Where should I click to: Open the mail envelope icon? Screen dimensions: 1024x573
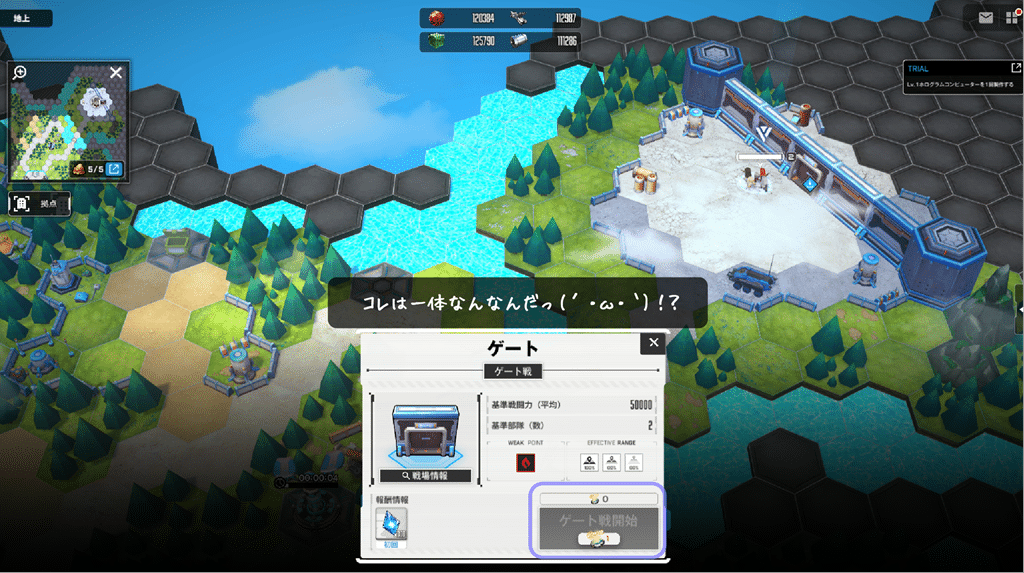click(986, 18)
